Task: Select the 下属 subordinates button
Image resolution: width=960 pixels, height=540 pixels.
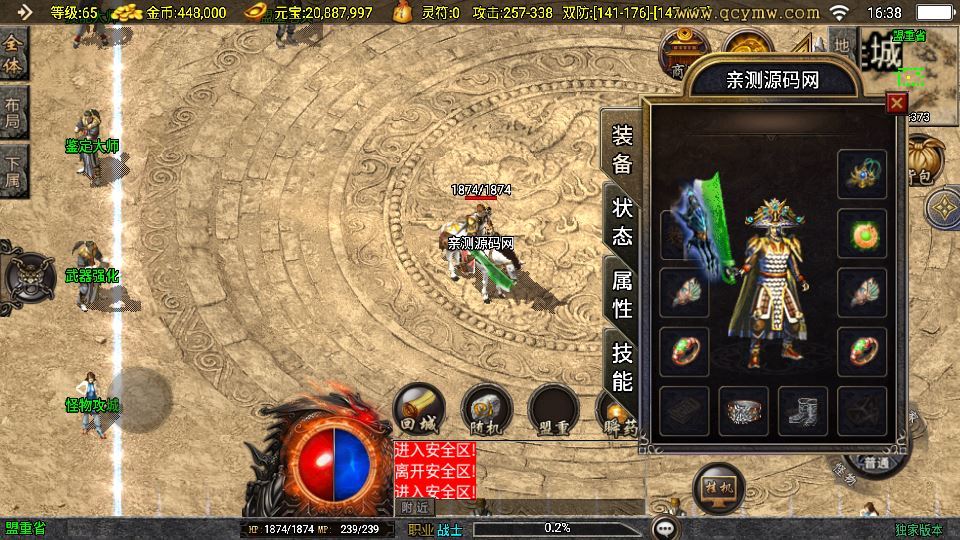Action: 13,170
